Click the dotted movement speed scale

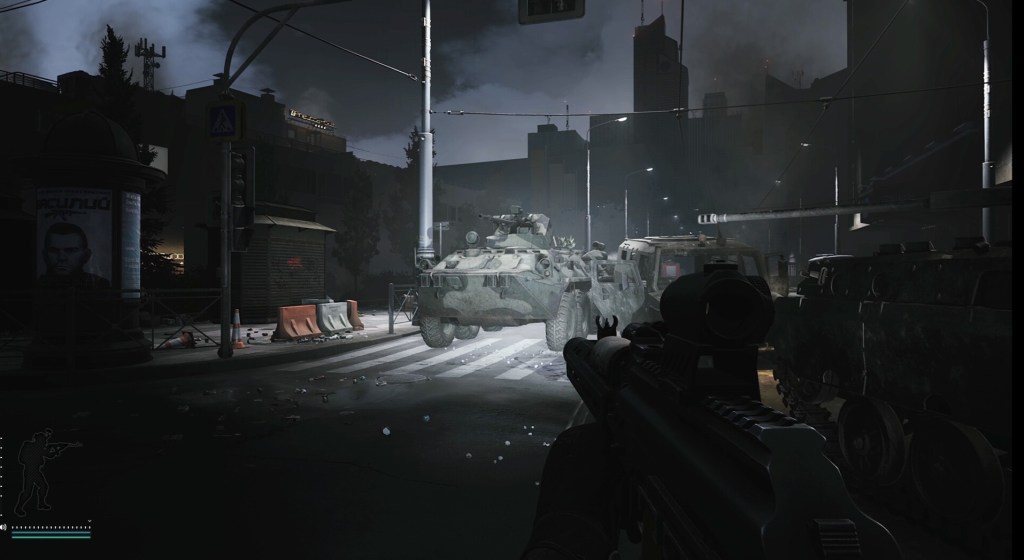pos(50,525)
